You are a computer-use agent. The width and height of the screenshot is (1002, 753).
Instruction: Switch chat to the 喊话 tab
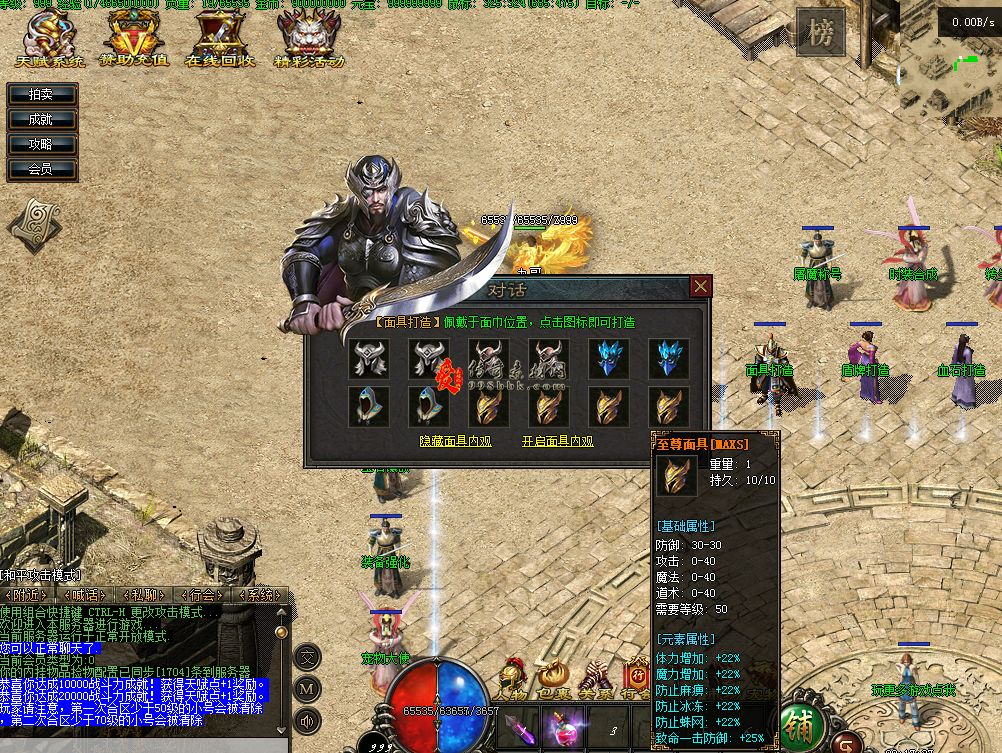point(83,595)
